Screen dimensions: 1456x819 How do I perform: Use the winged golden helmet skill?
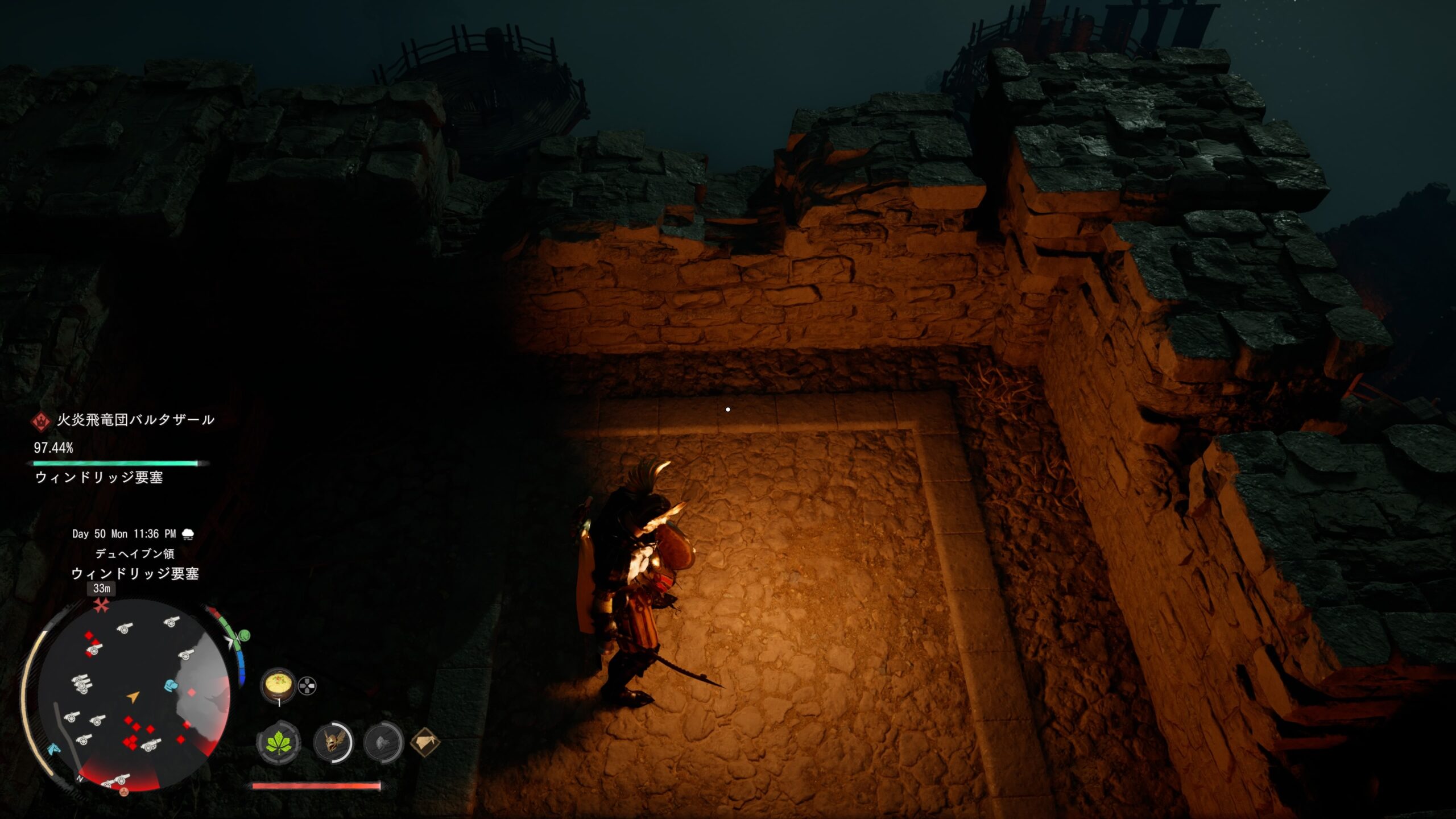[x=333, y=742]
